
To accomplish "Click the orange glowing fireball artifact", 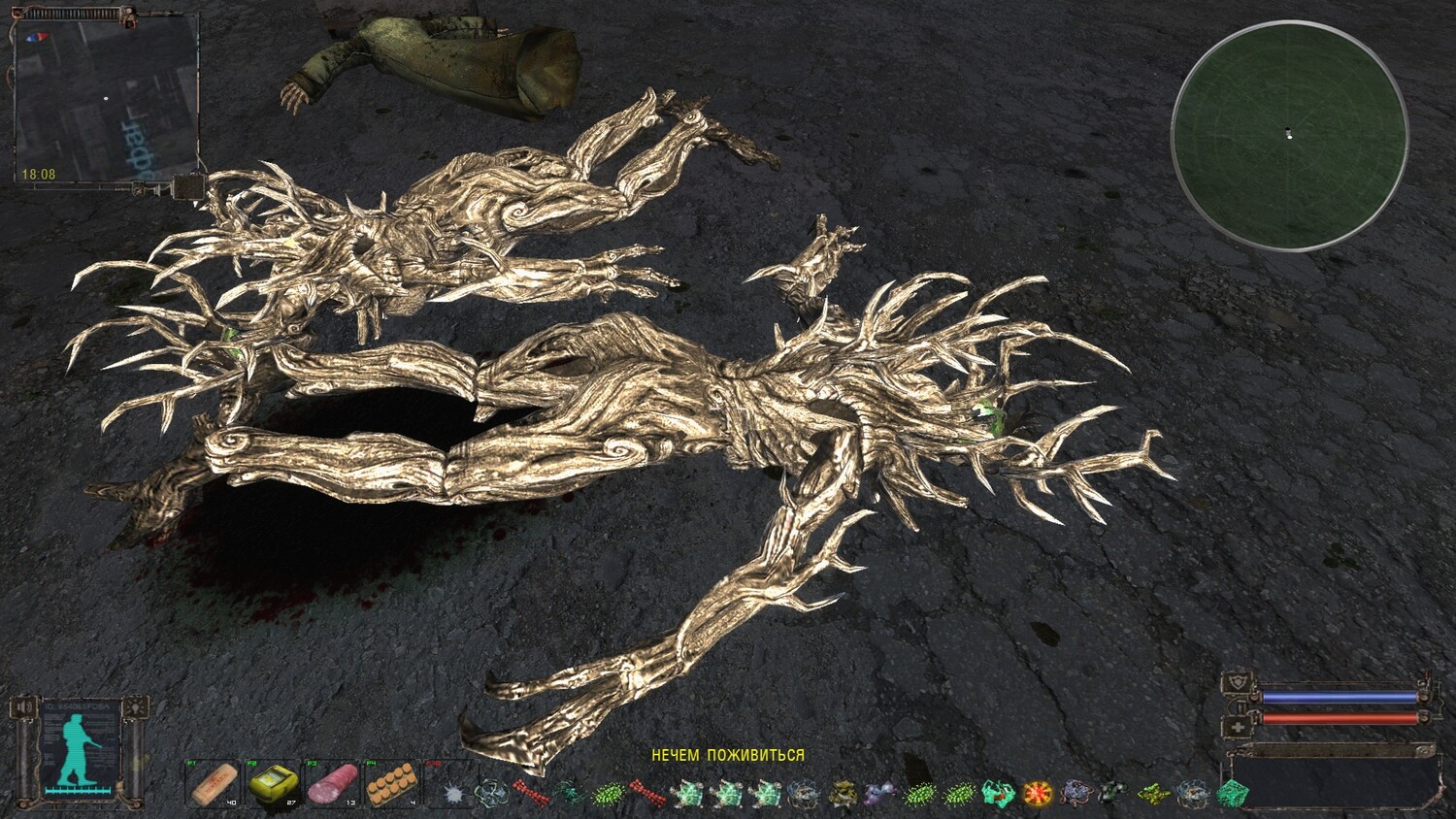I will (x=1037, y=793).
